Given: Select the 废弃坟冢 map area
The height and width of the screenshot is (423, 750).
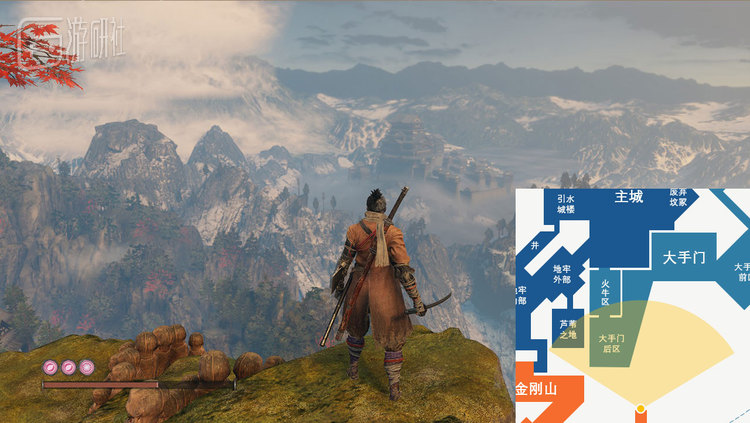Looking at the screenshot, I should 678,197.
